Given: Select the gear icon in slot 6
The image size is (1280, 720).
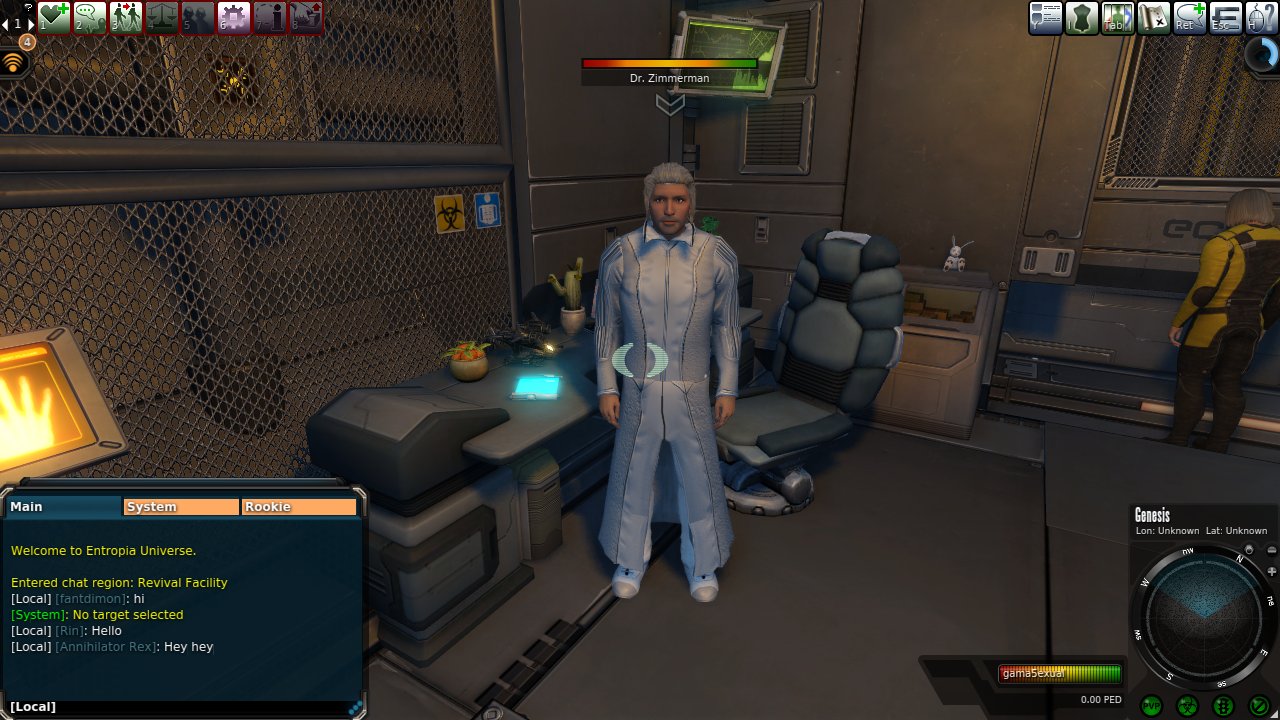Looking at the screenshot, I should pos(234,17).
